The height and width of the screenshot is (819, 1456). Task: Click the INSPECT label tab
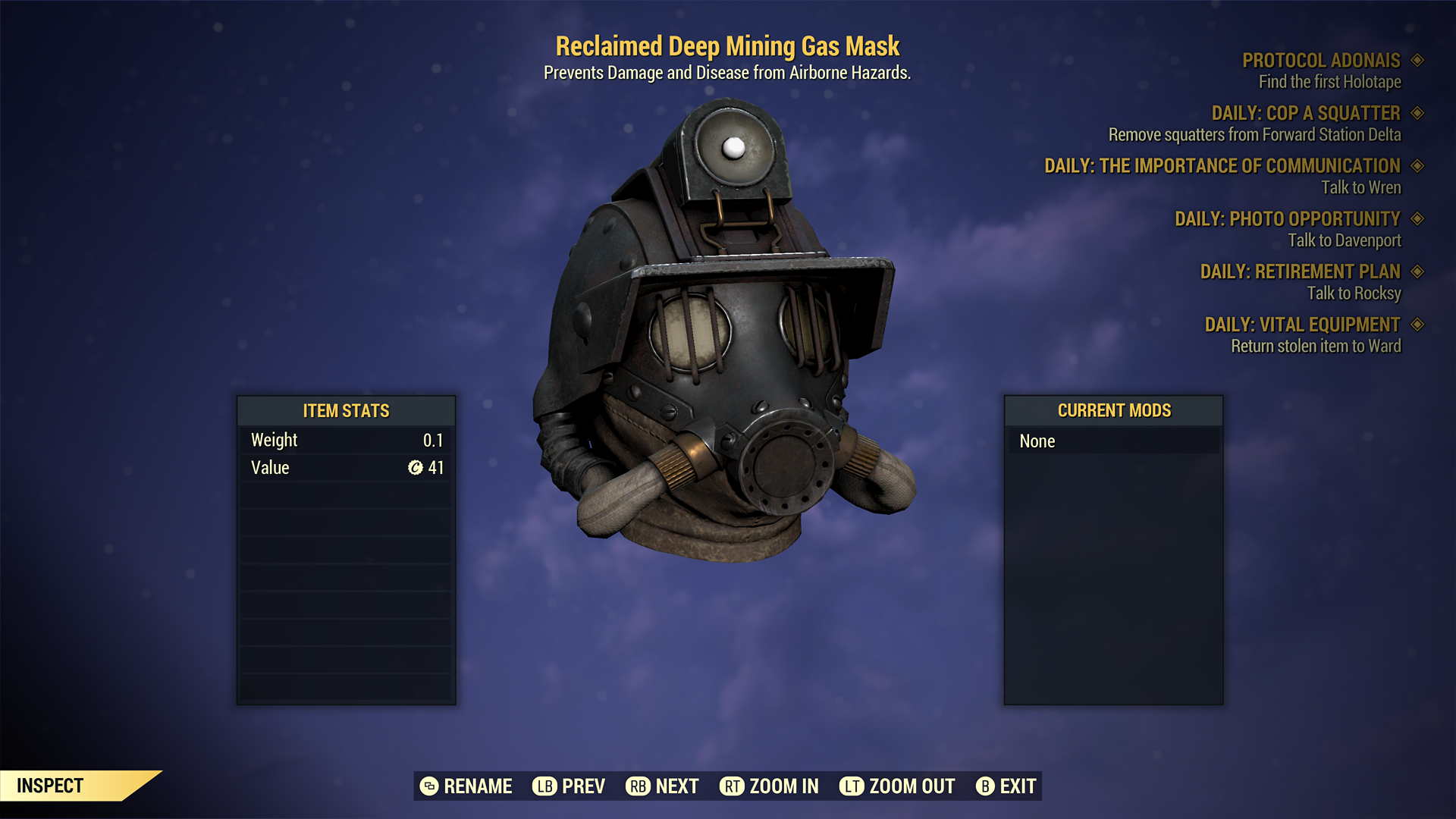[50, 786]
